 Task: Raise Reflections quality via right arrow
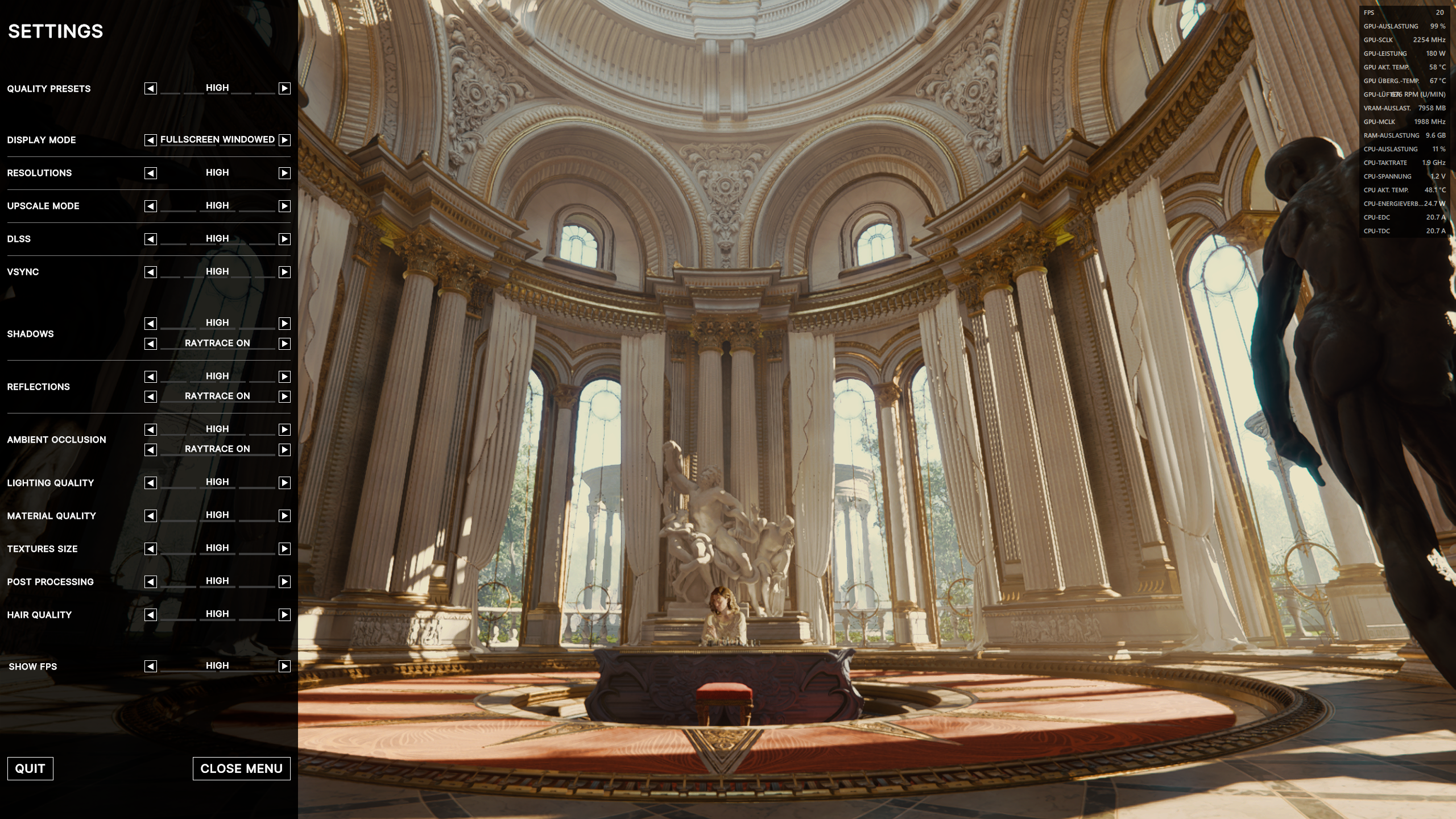(283, 376)
